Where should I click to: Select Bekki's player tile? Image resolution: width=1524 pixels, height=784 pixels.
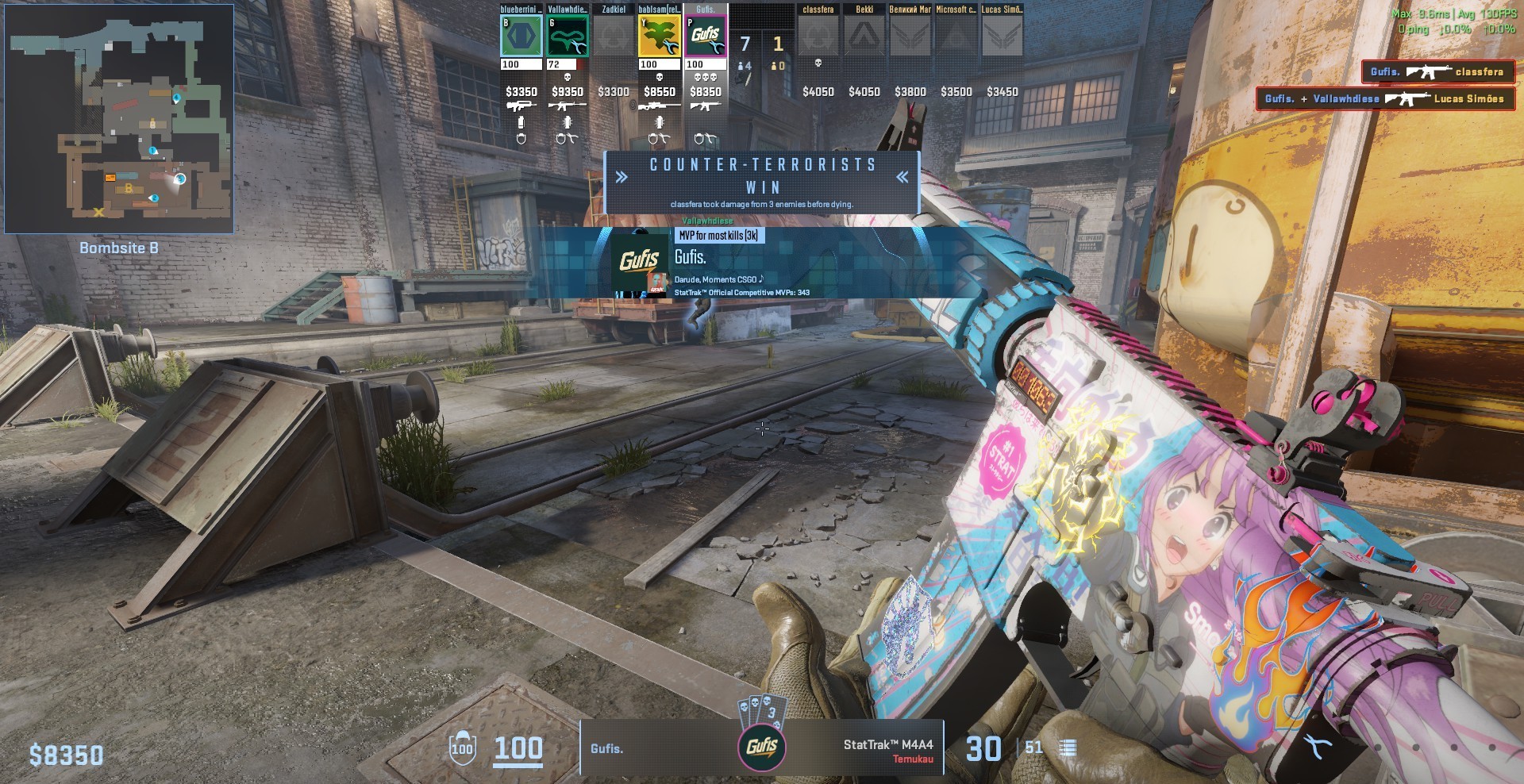[864, 37]
